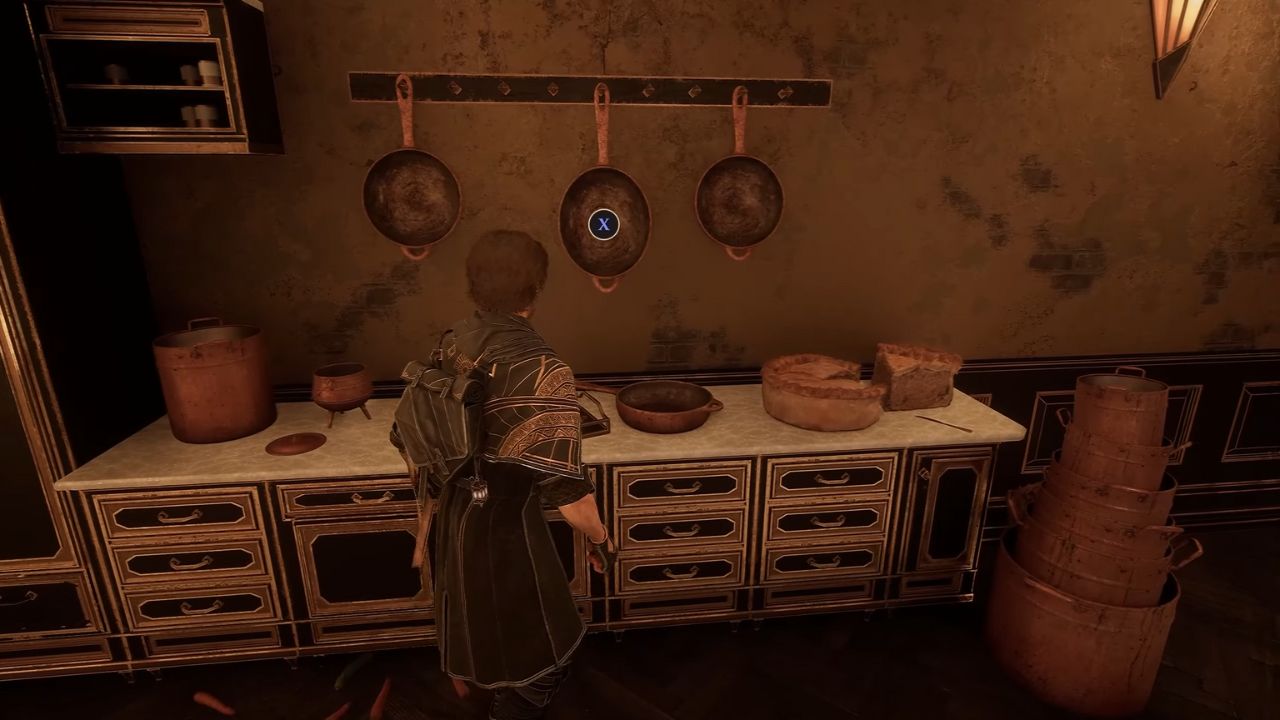The image size is (1280, 720).
Task: Select the middle hanging frying pan
Action: click(x=603, y=225)
